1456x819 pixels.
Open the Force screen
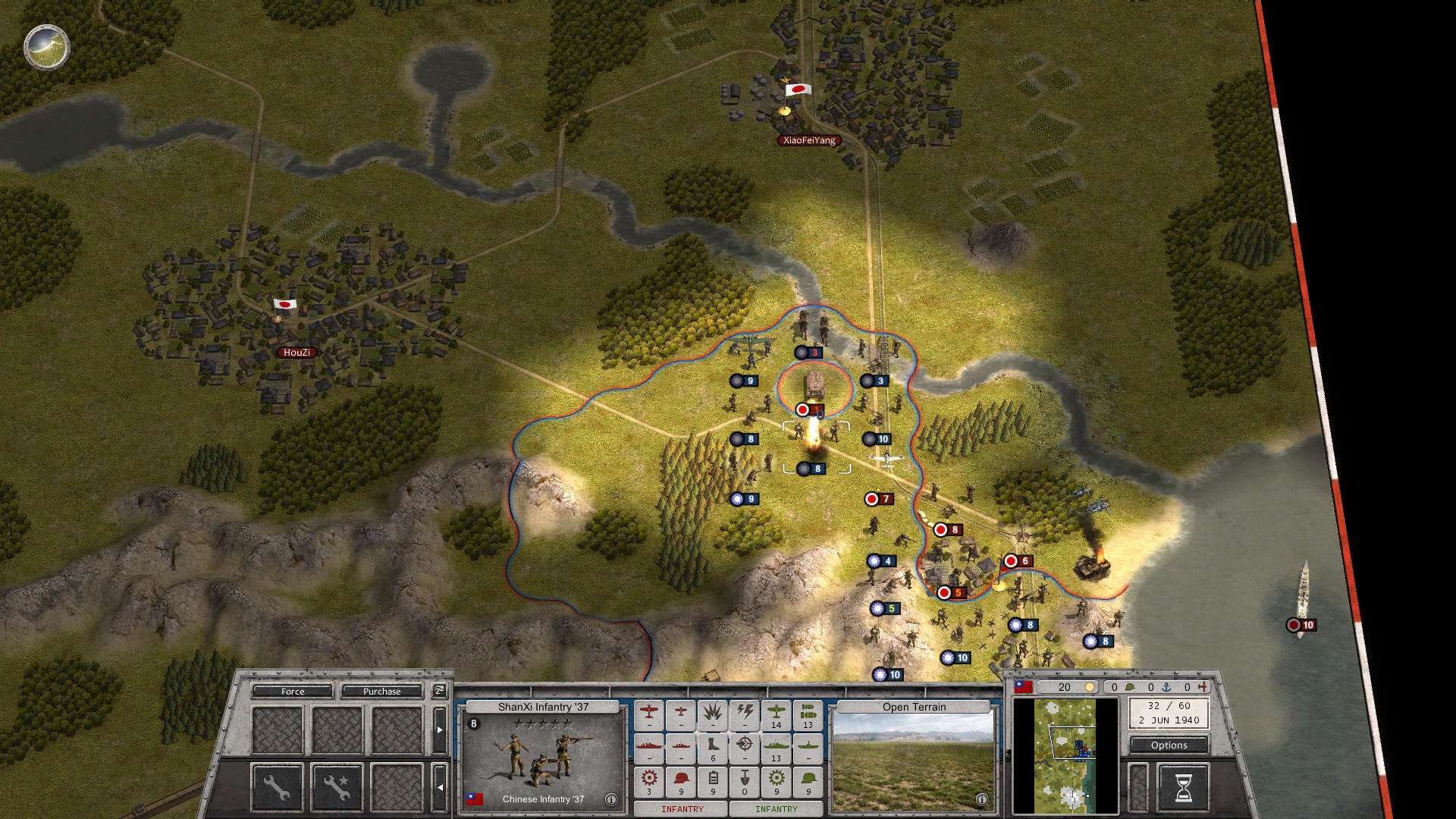tap(291, 692)
